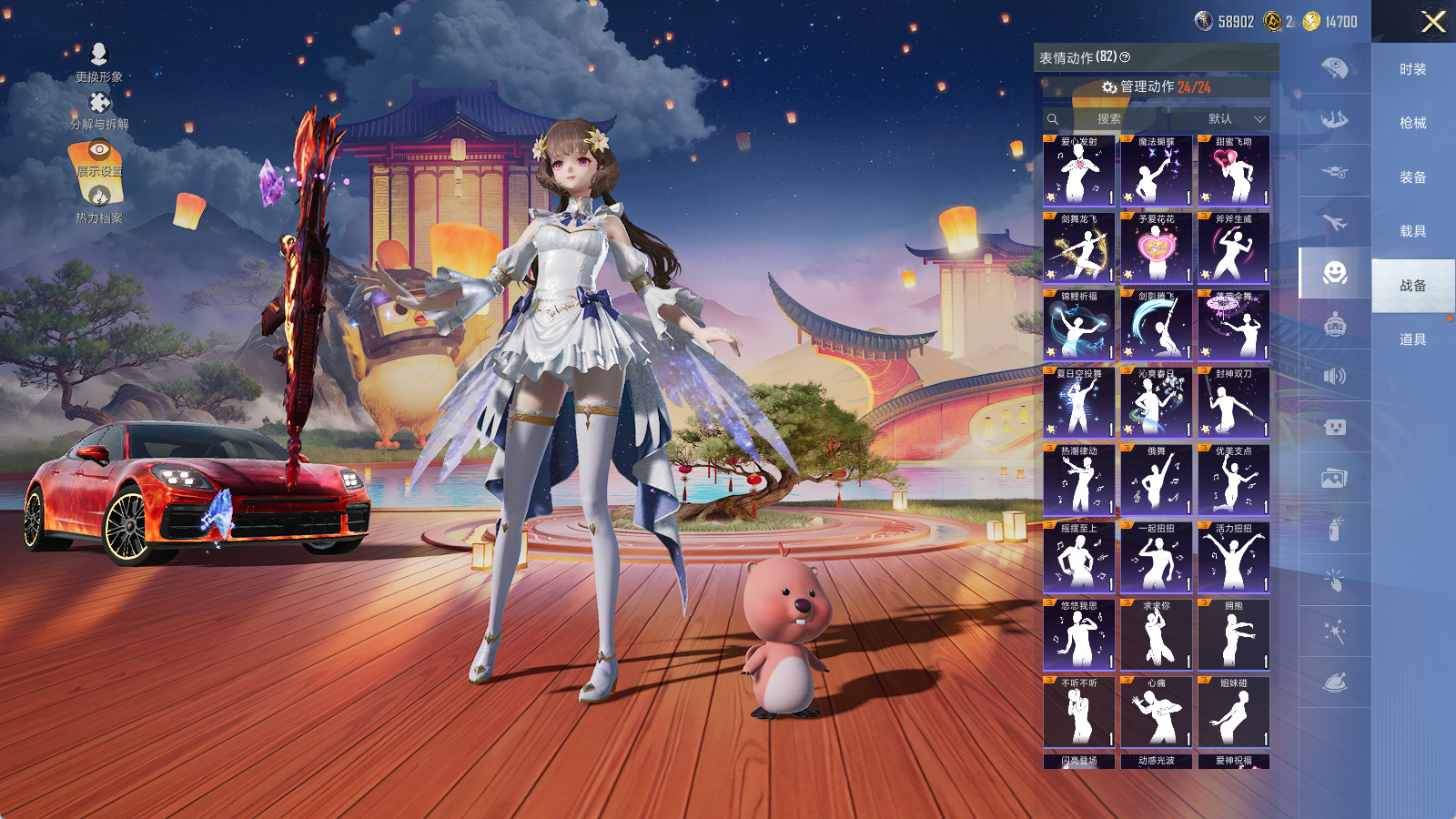The width and height of the screenshot is (1456, 819).
Task: Select the 封神双刀 emote
Action: click(1233, 403)
